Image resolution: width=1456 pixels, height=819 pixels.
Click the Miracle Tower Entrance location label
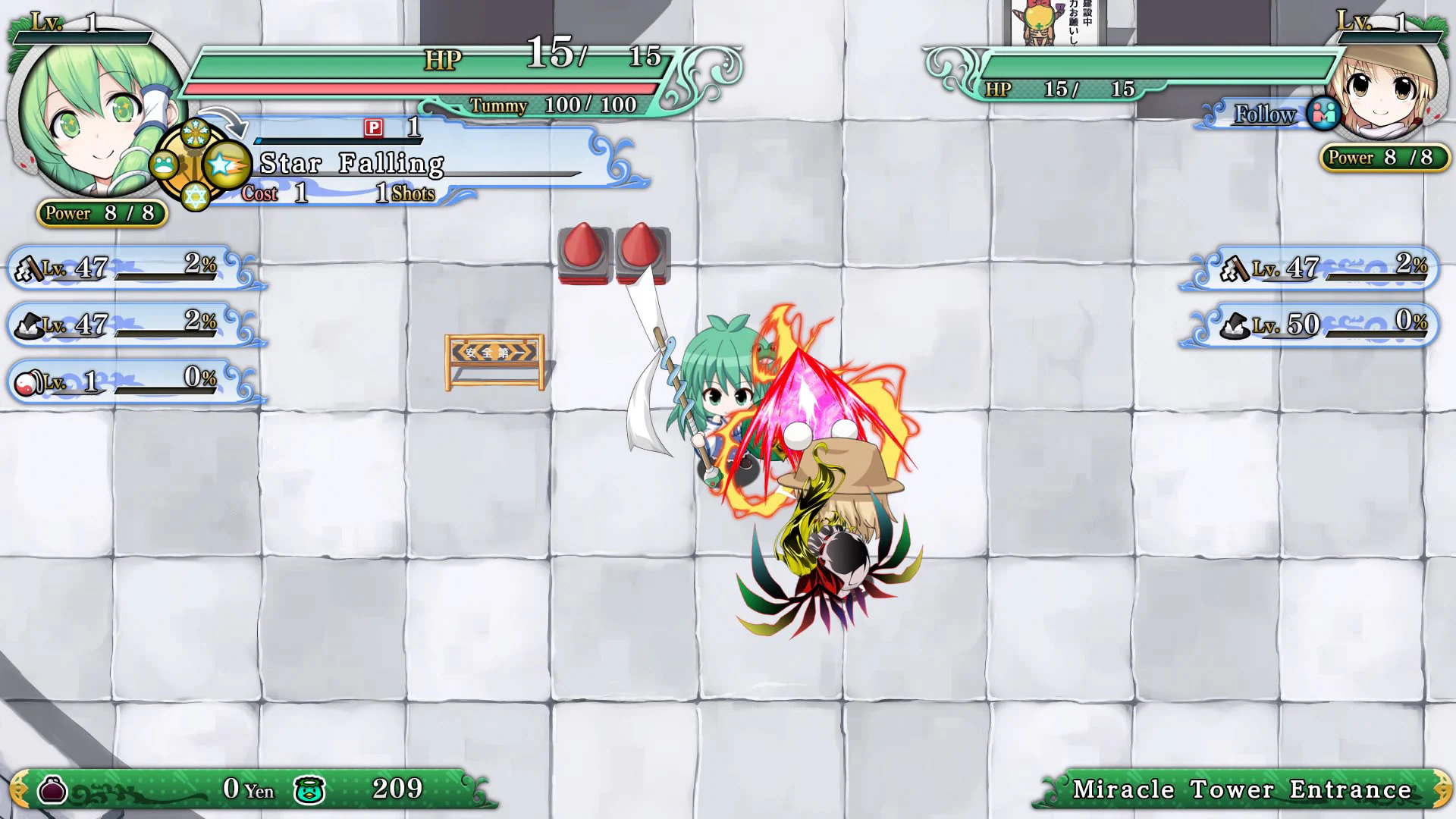(x=1244, y=789)
